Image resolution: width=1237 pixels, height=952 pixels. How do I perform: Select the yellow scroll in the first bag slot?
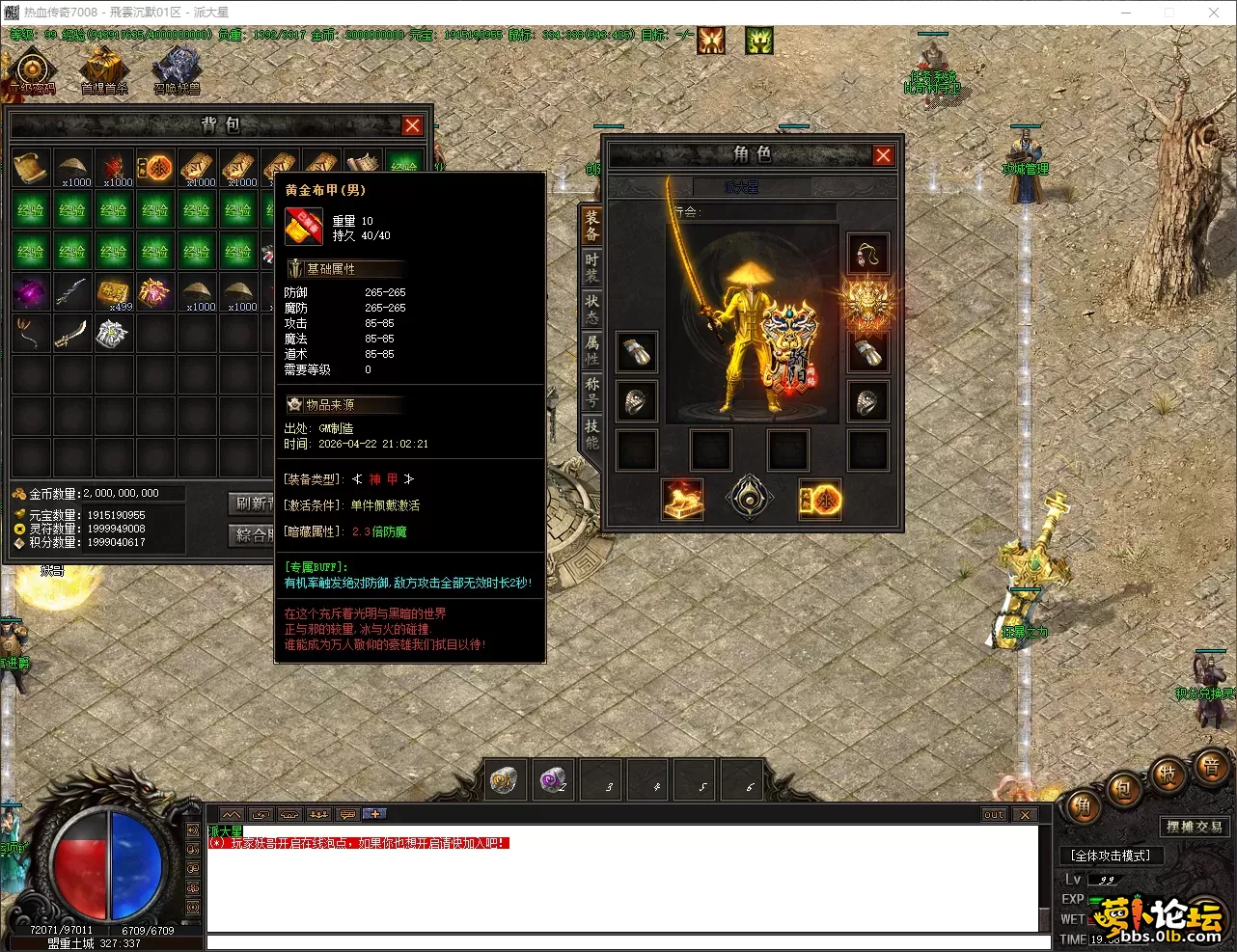click(x=31, y=168)
